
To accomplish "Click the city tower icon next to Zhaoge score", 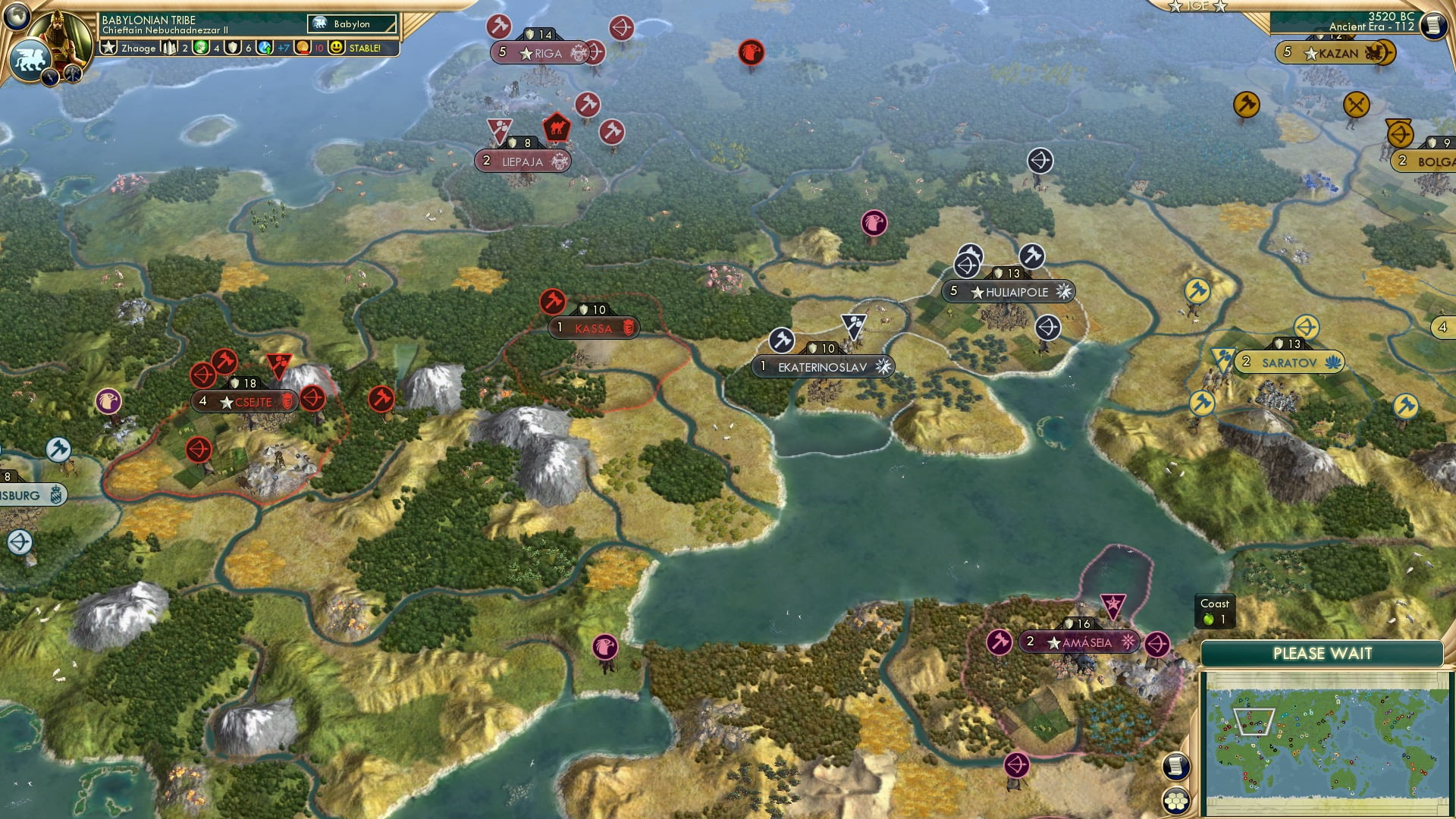I will click(x=169, y=47).
